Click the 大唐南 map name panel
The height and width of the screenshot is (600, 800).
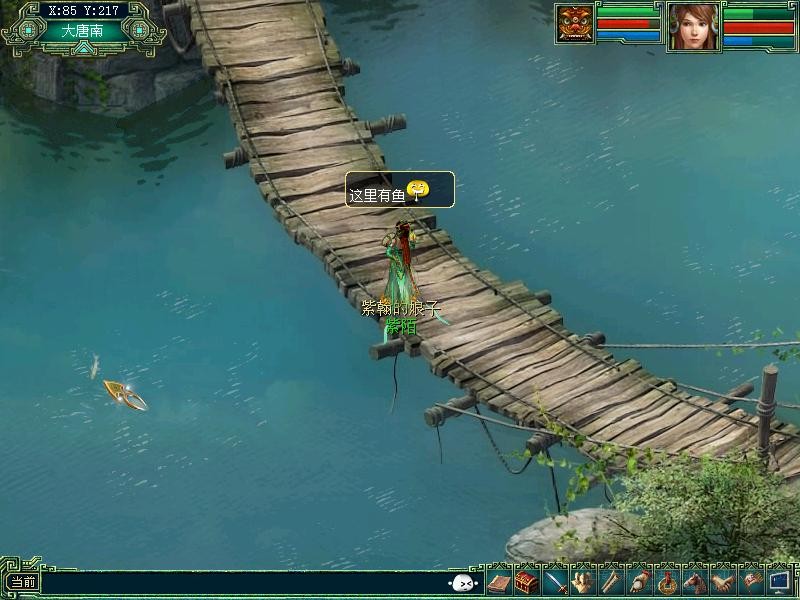click(x=82, y=31)
